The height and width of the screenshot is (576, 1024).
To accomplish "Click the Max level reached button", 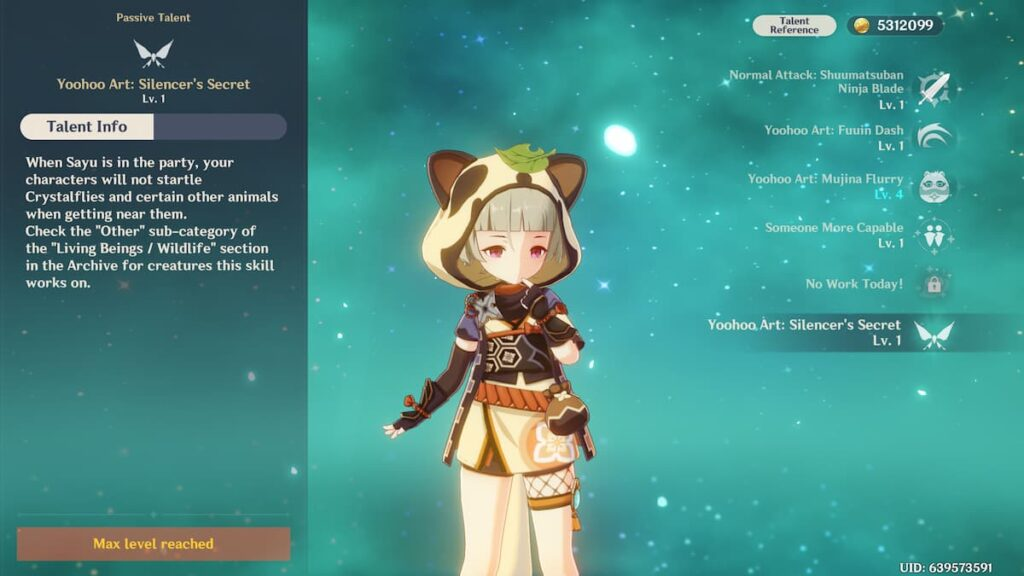I will [153, 544].
